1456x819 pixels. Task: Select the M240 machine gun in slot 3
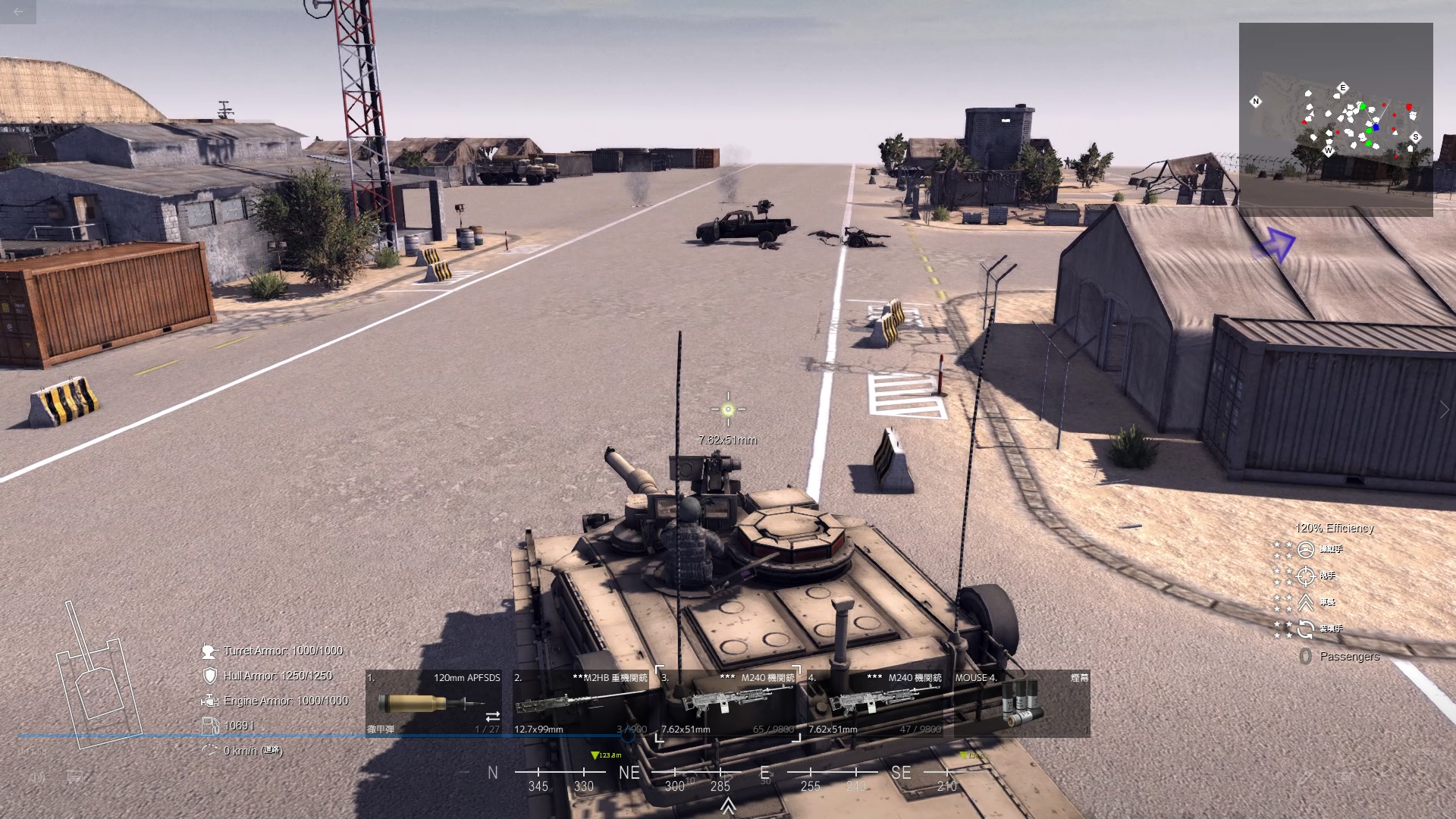[727, 703]
